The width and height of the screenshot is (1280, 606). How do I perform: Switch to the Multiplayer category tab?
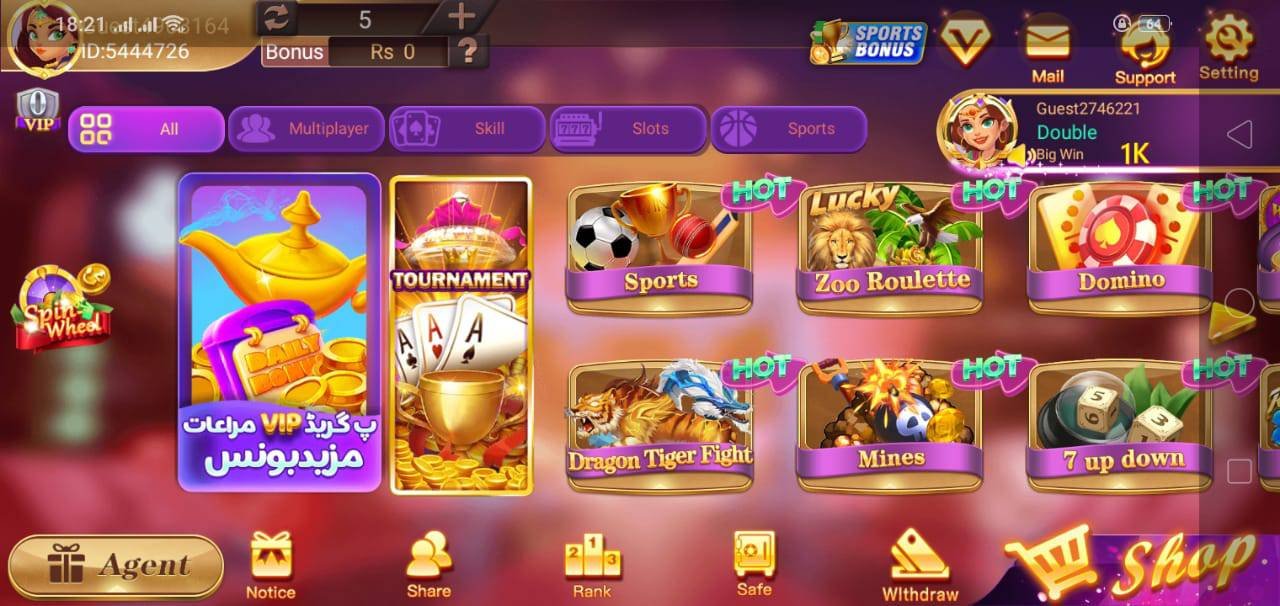[x=306, y=129]
